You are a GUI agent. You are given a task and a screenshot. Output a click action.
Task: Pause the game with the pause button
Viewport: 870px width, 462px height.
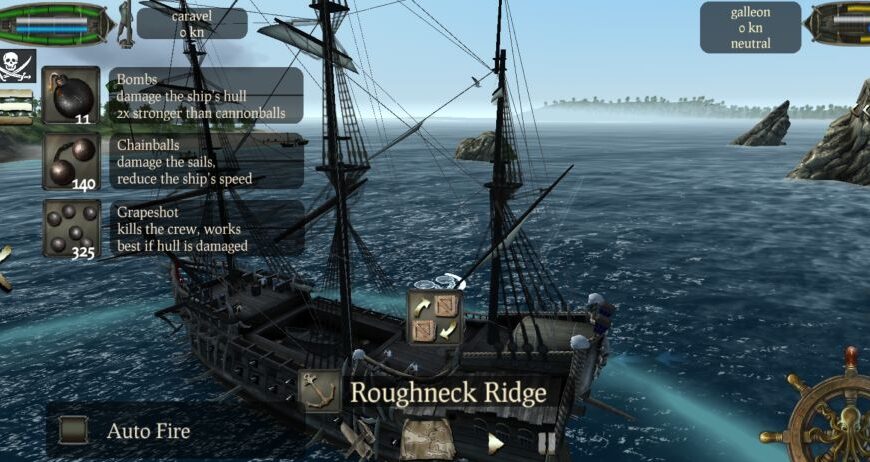coord(546,442)
